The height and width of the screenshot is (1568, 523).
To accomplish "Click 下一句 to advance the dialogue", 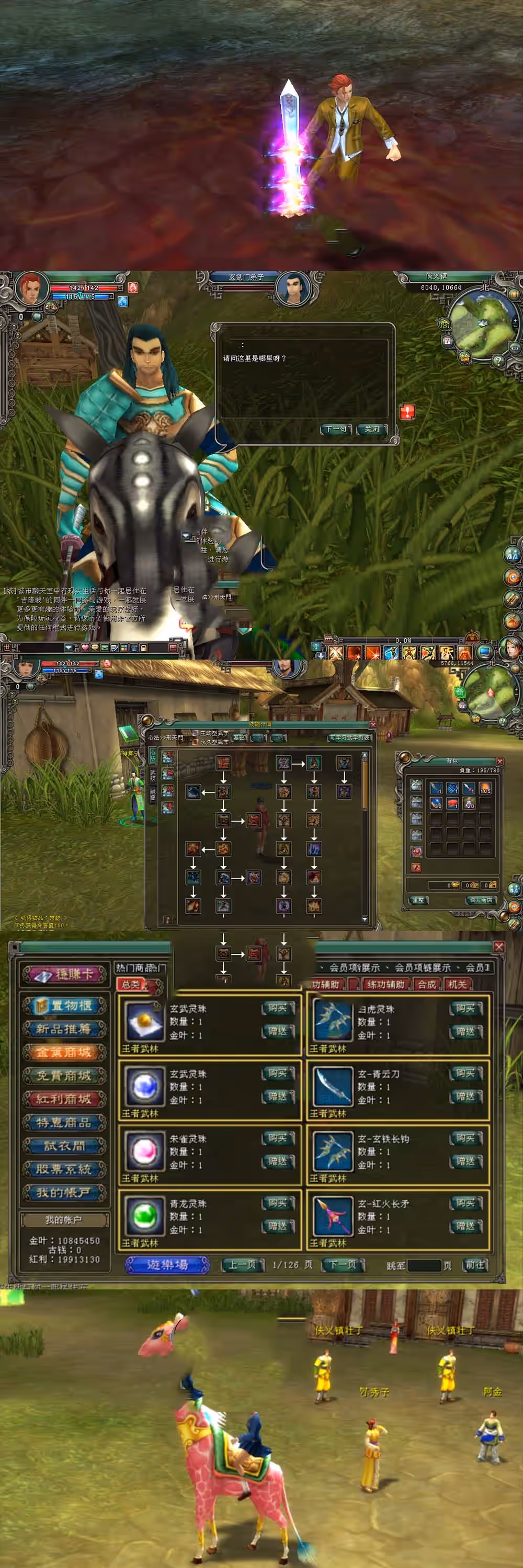I will tap(335, 429).
